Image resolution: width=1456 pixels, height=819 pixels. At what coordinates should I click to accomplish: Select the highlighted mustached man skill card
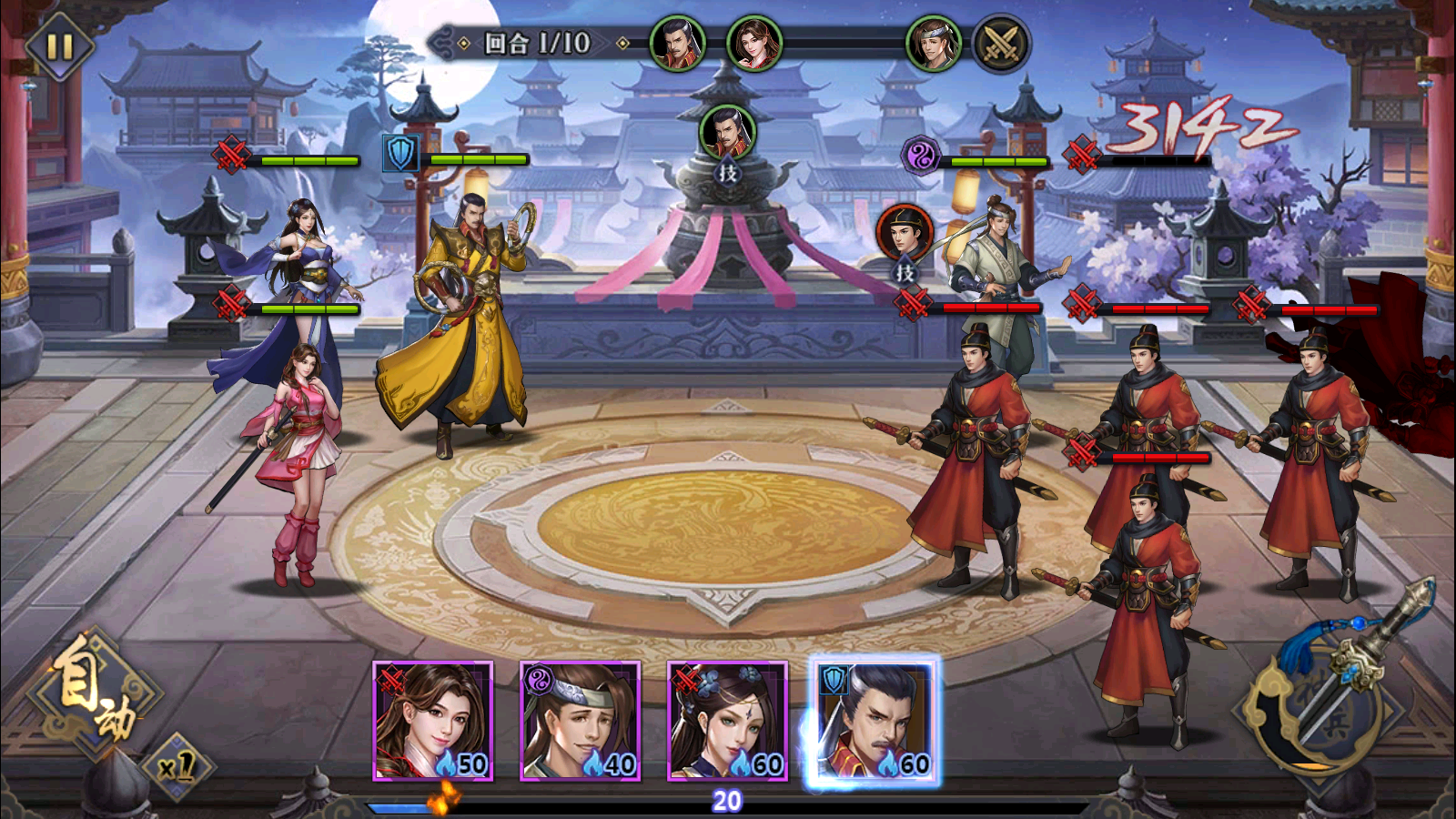pyautogui.click(x=874, y=722)
